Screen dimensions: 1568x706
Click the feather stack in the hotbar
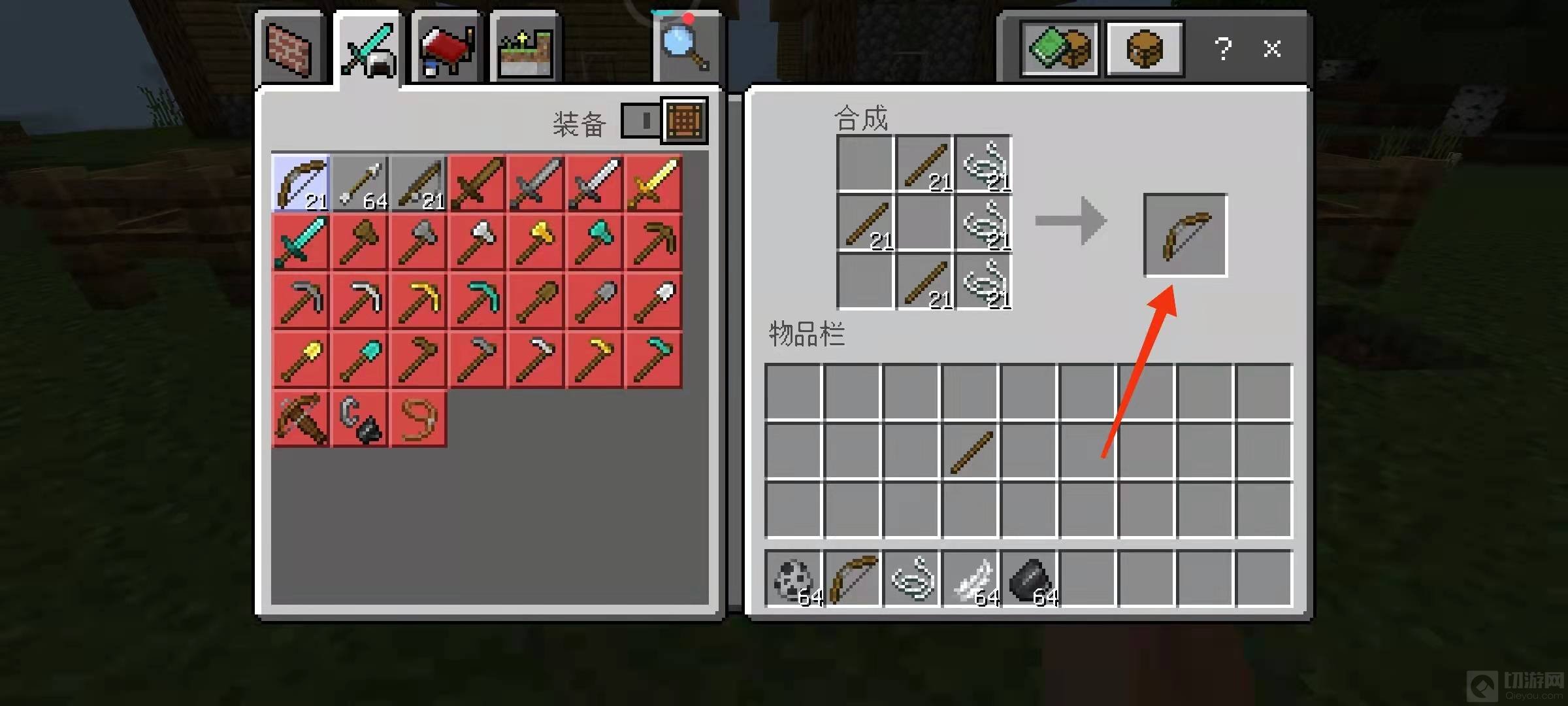(x=970, y=579)
